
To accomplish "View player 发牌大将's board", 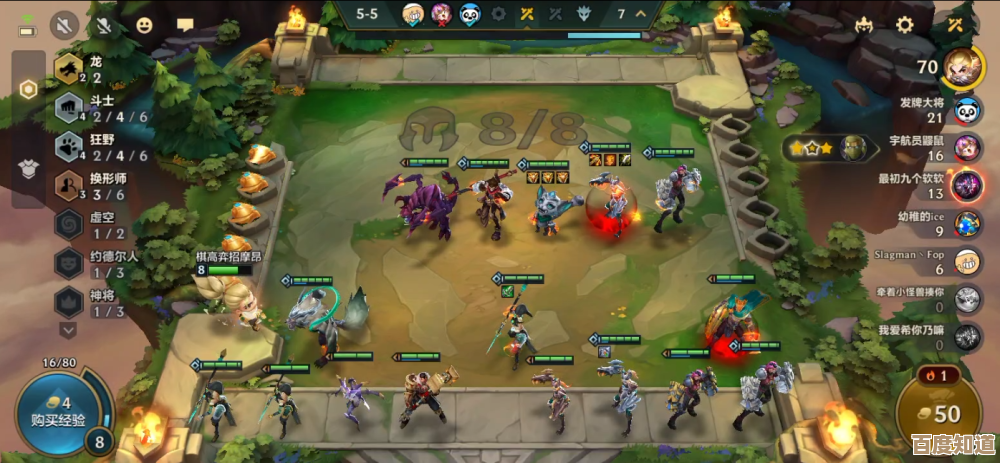I will point(966,110).
